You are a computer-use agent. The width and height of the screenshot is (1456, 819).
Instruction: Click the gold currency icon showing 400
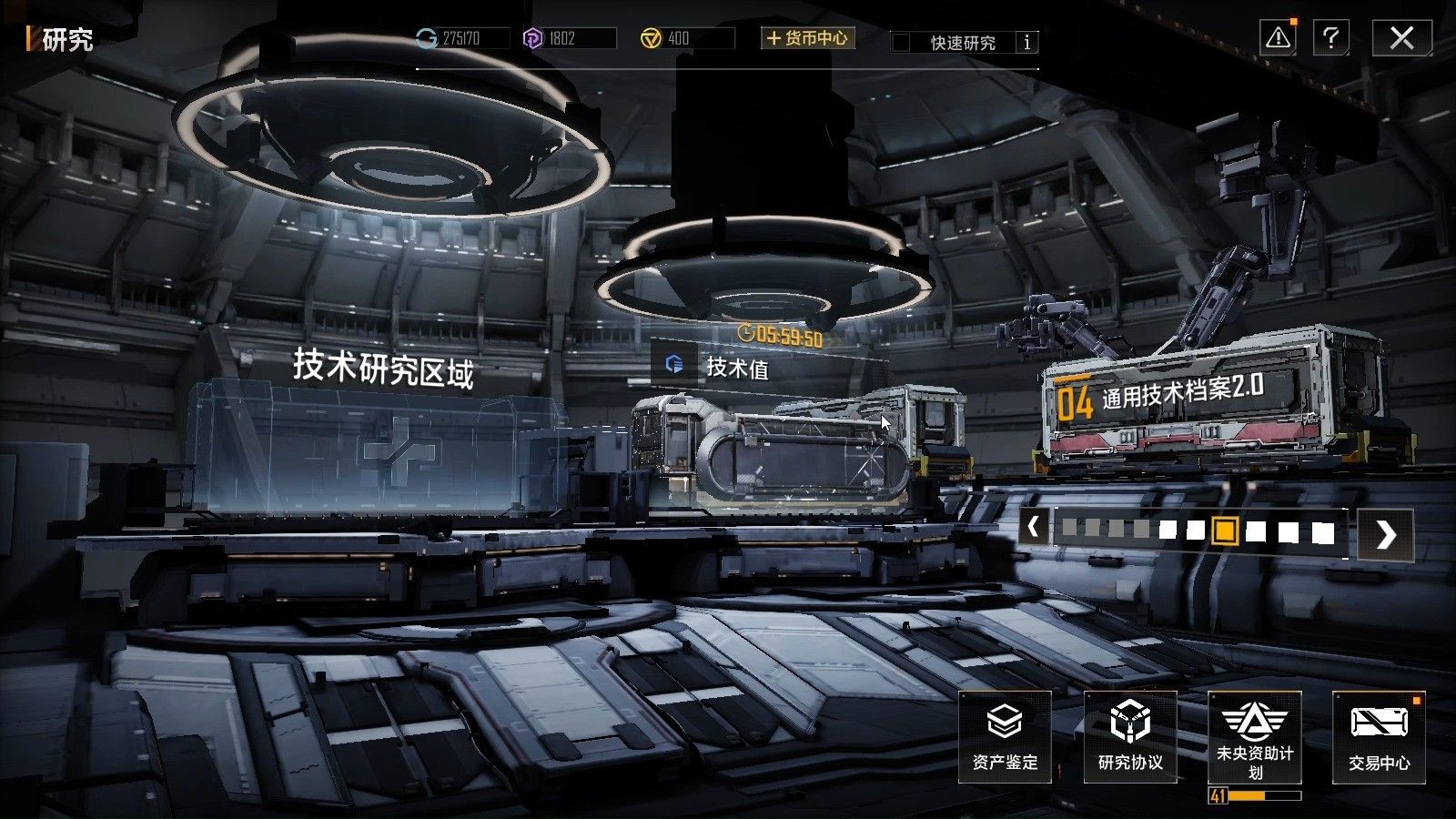click(653, 36)
